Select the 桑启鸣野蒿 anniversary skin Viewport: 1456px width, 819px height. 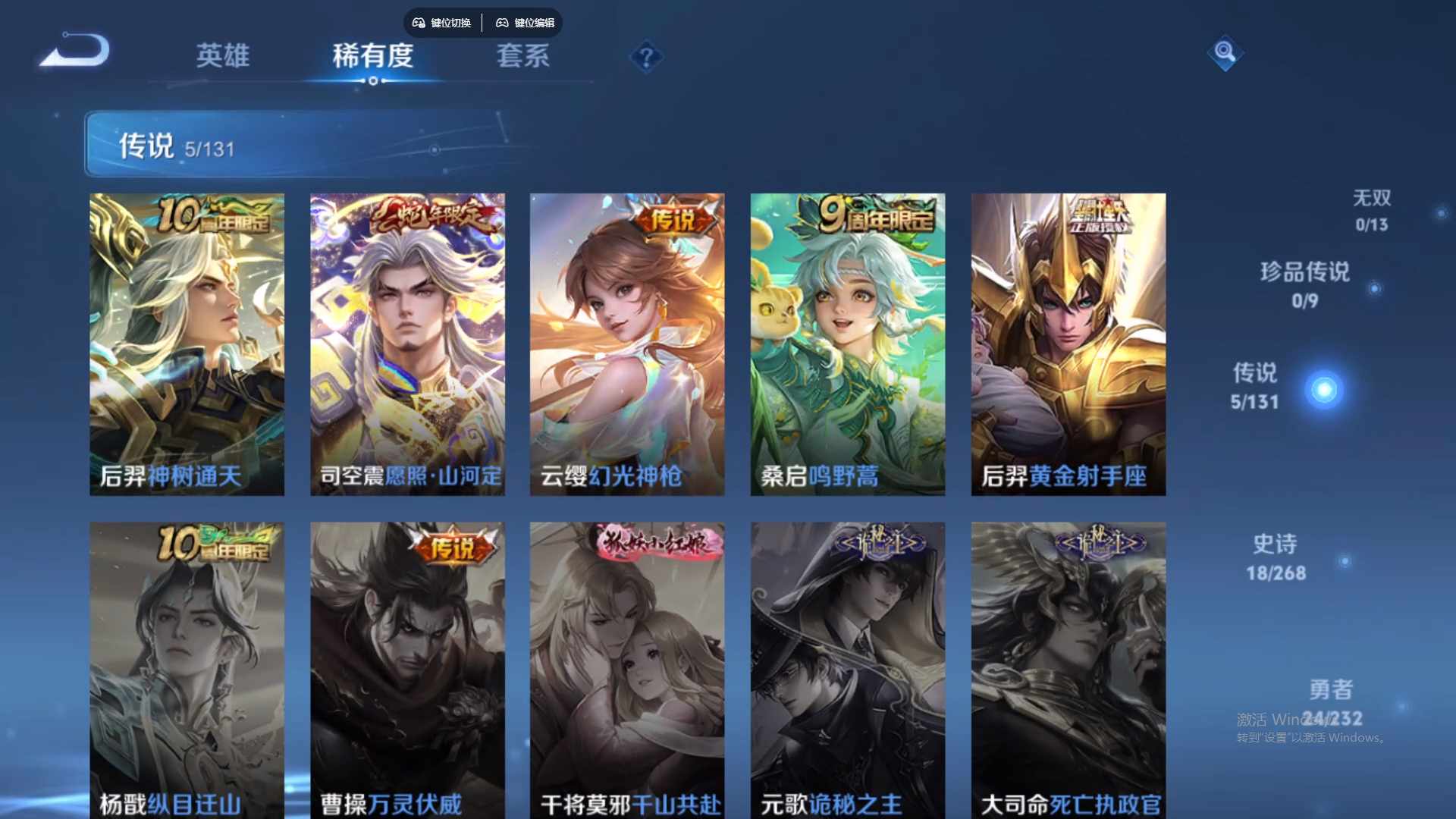tap(847, 341)
